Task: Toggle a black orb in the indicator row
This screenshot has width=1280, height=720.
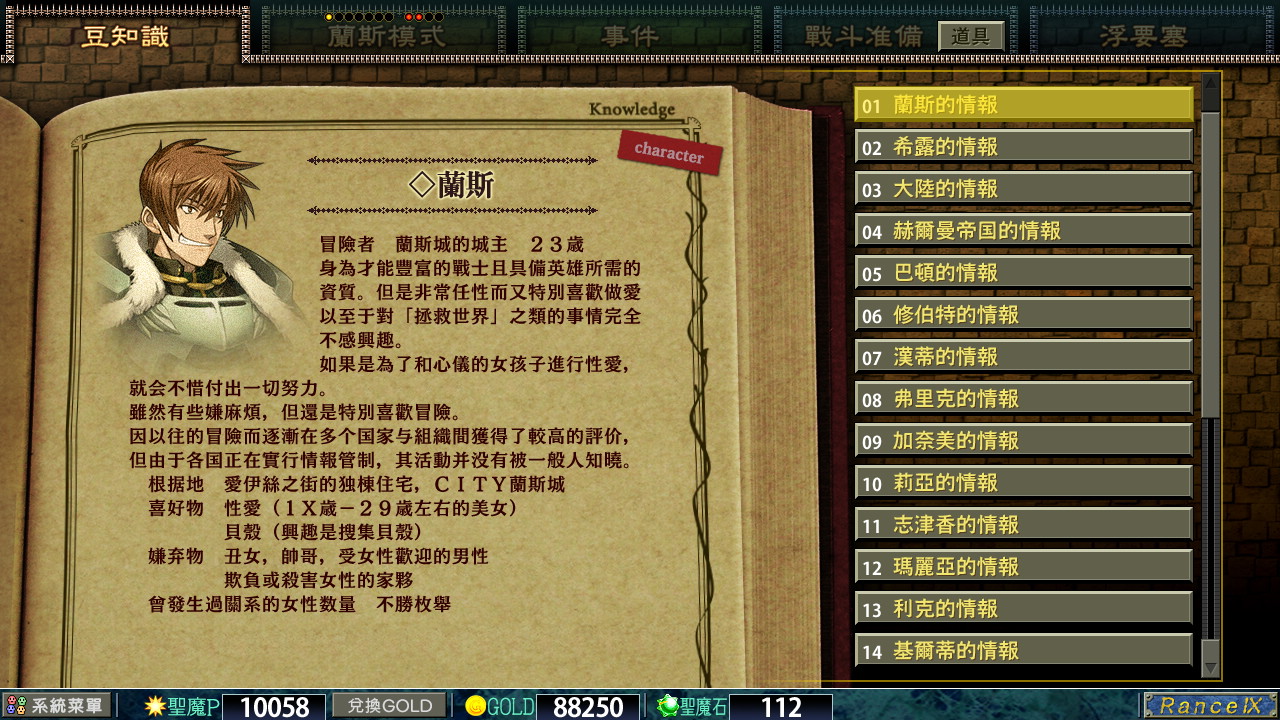Action: click(x=351, y=17)
